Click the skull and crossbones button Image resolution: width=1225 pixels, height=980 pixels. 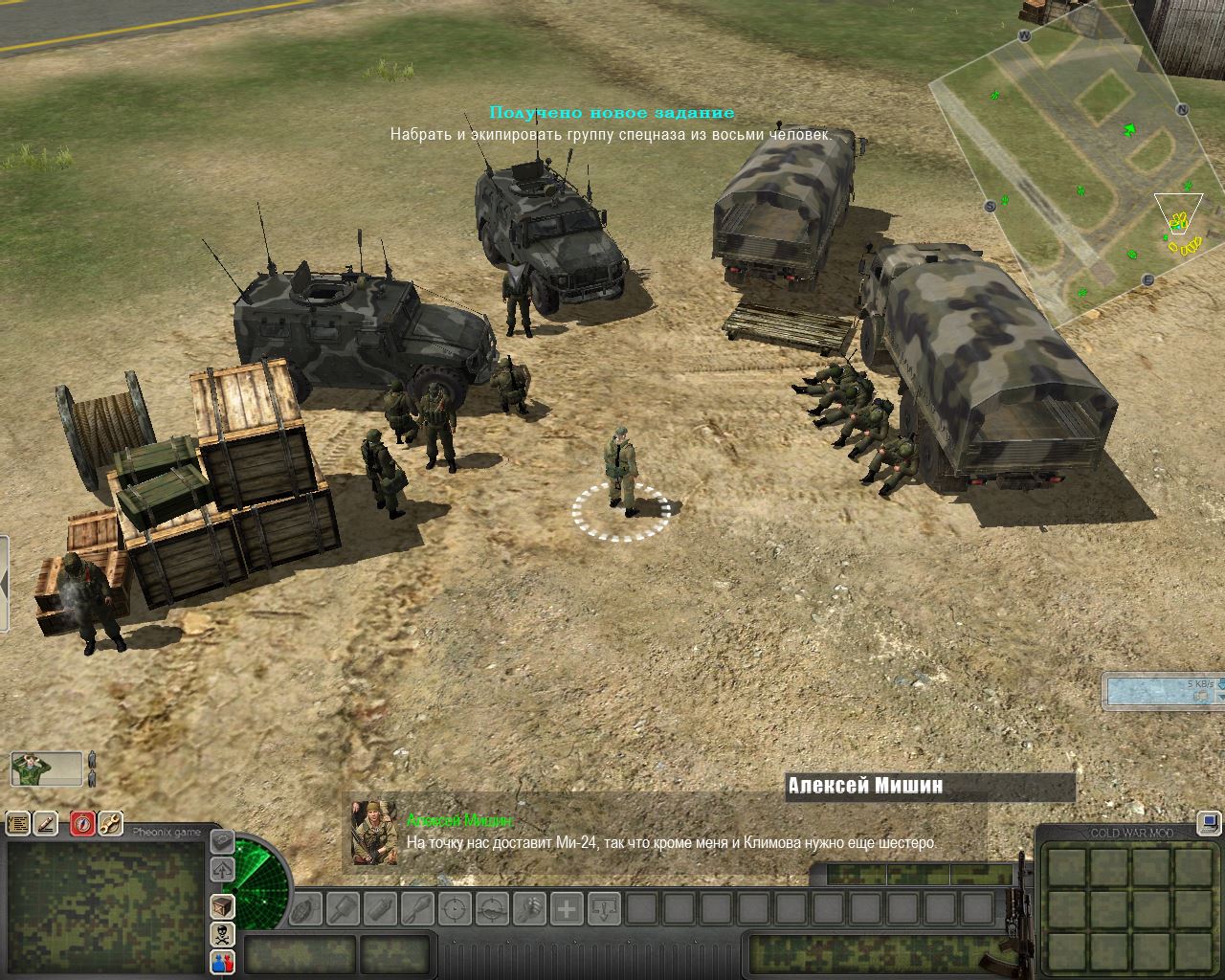click(222, 934)
